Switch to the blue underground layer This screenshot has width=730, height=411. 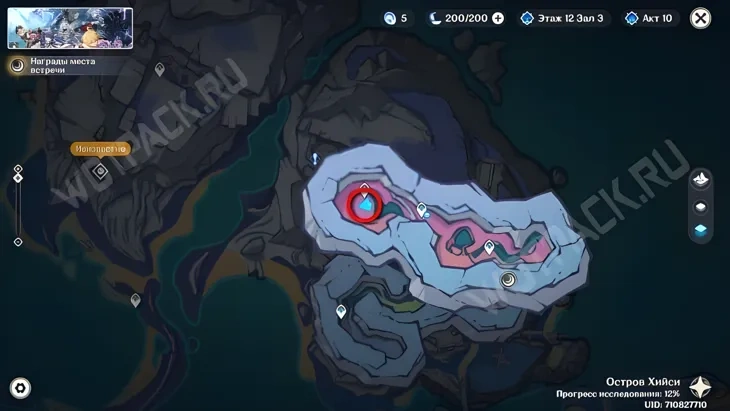[x=701, y=230]
